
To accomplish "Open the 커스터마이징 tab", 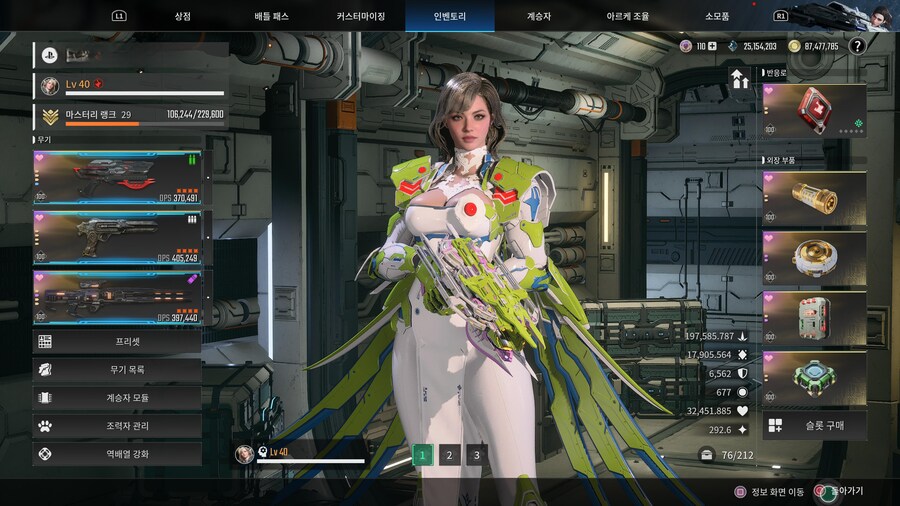I will point(364,16).
